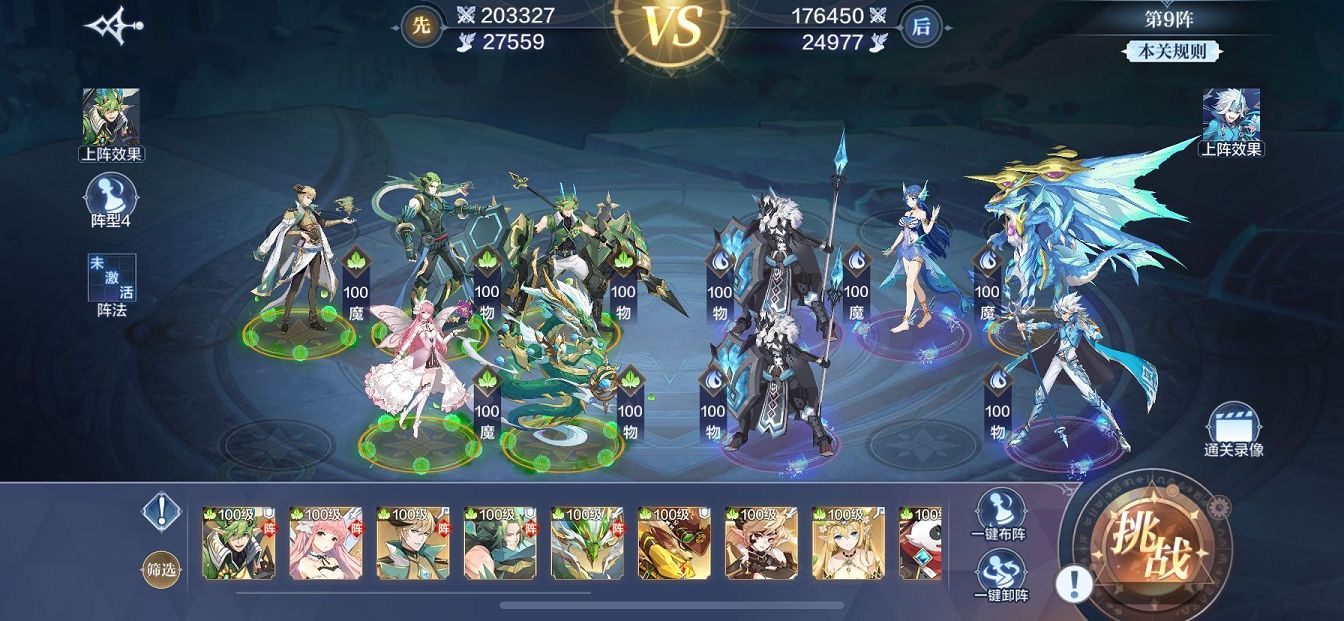Open the exclamation info icon beside 挑战
The image size is (1344, 621).
coord(1074,582)
